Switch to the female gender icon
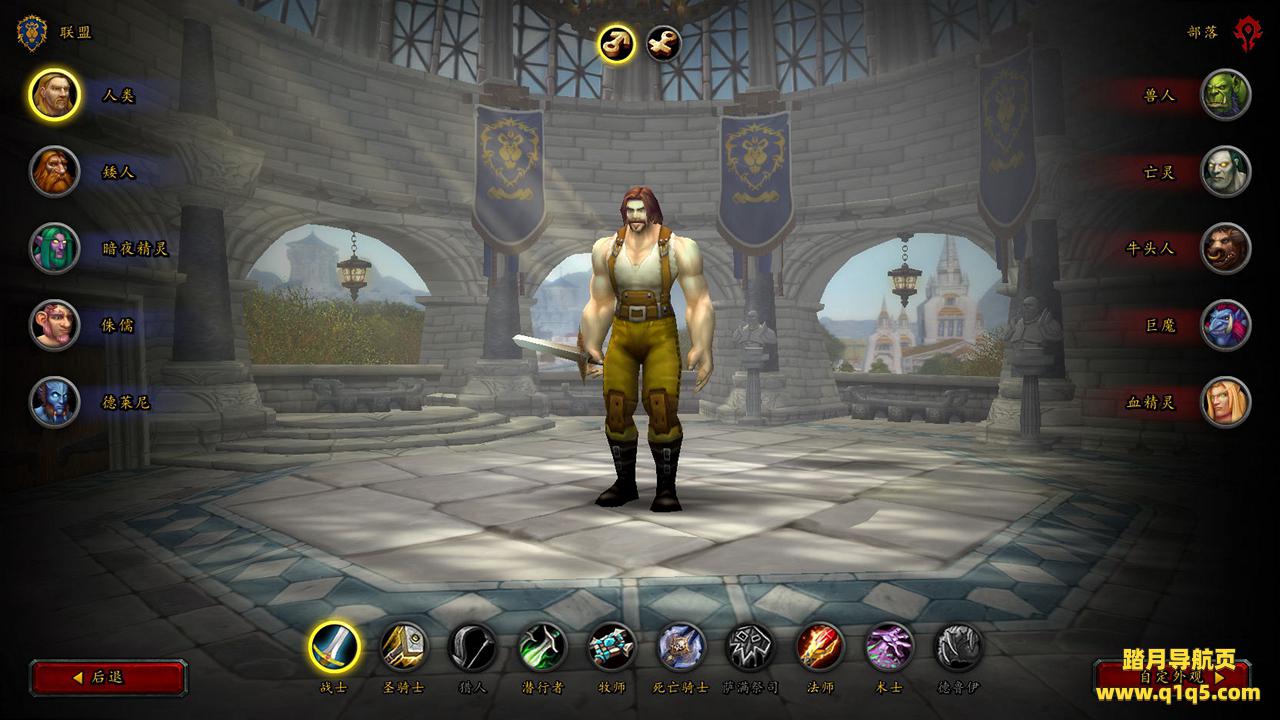1280x720 pixels. (663, 43)
